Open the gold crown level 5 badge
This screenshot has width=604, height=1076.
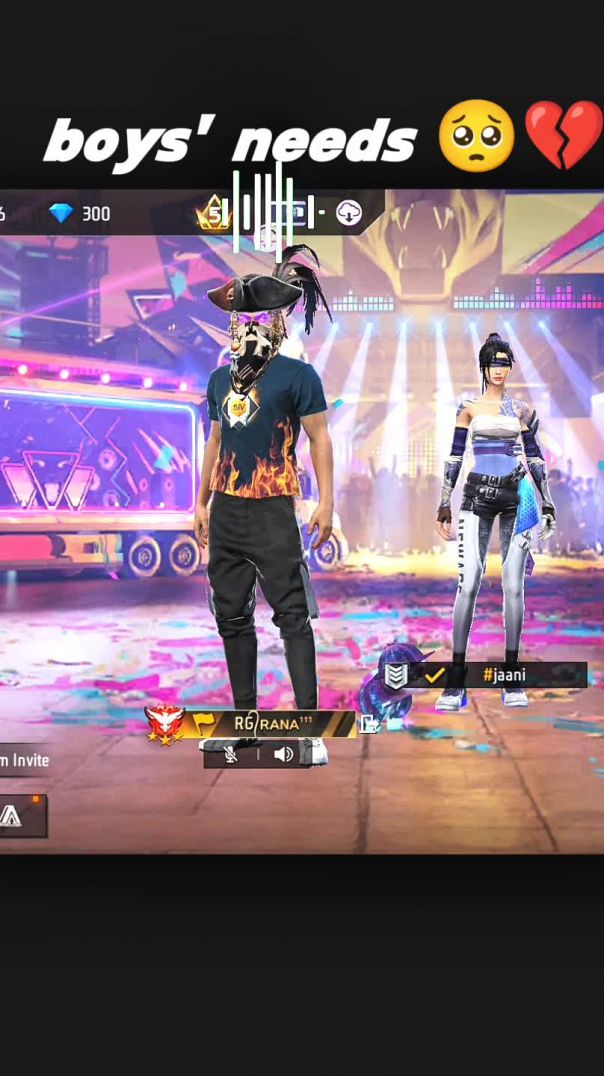click(213, 213)
